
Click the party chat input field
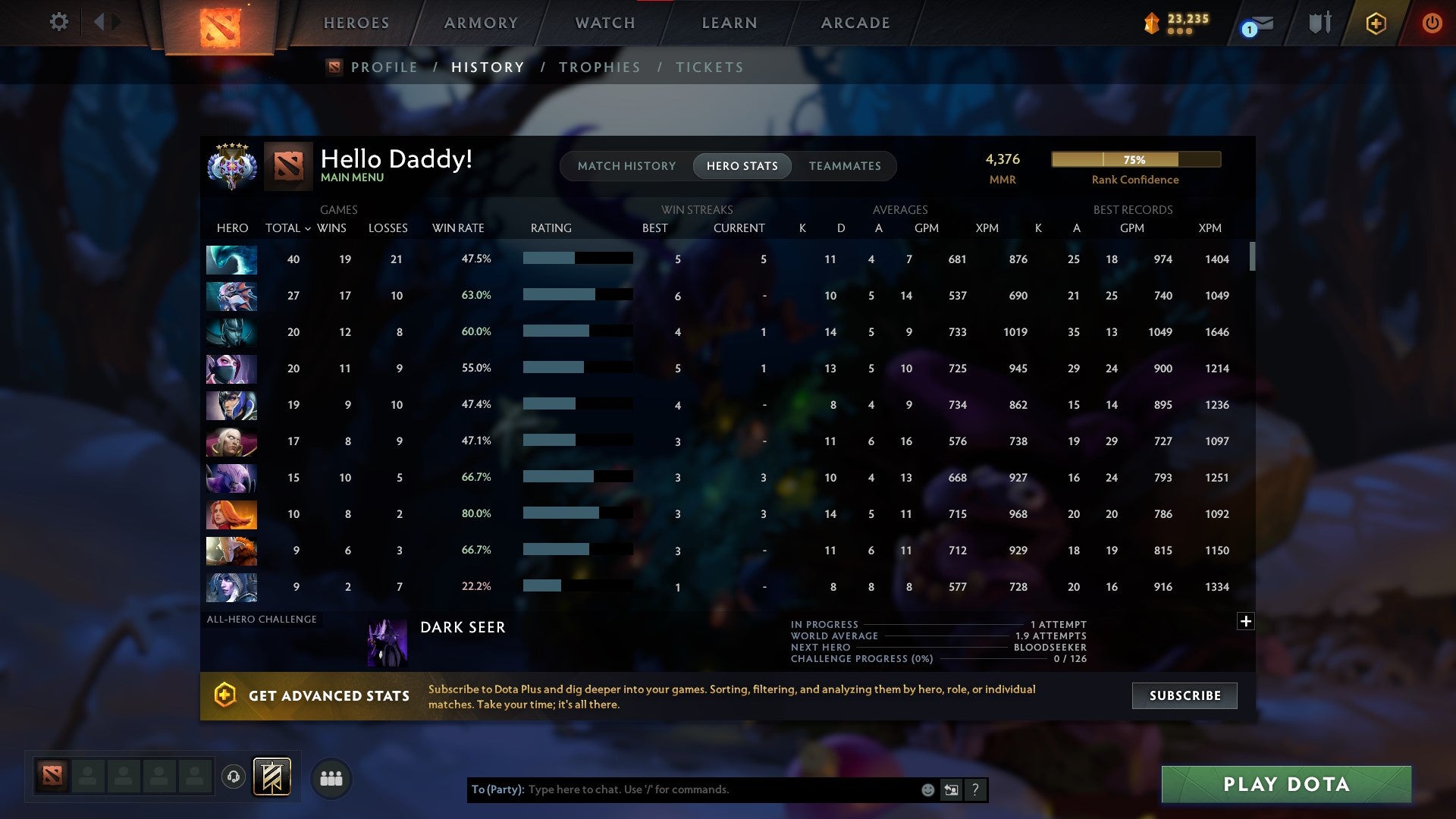click(x=720, y=789)
